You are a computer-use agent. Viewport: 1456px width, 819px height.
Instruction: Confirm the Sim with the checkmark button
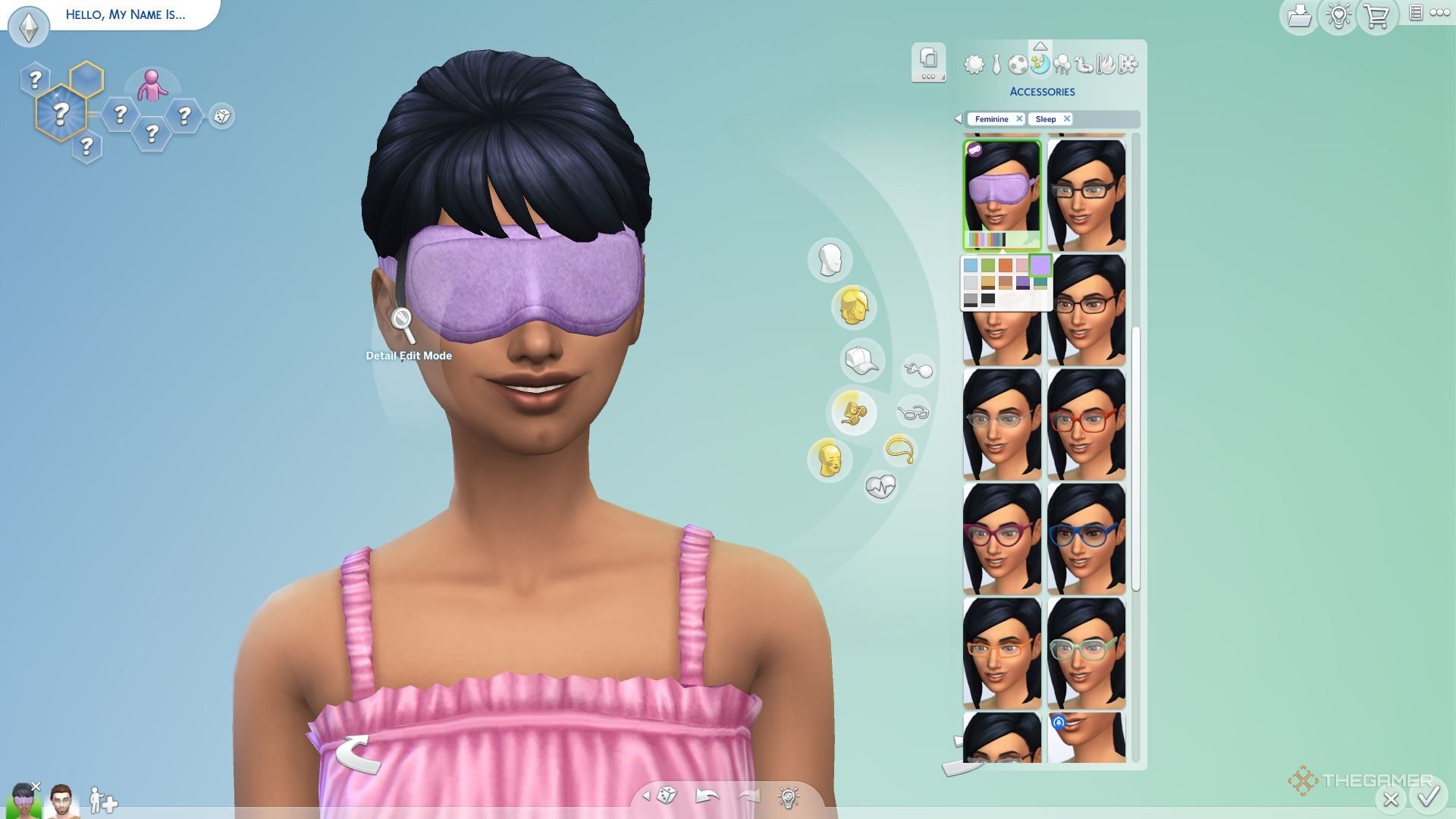[x=1429, y=797]
